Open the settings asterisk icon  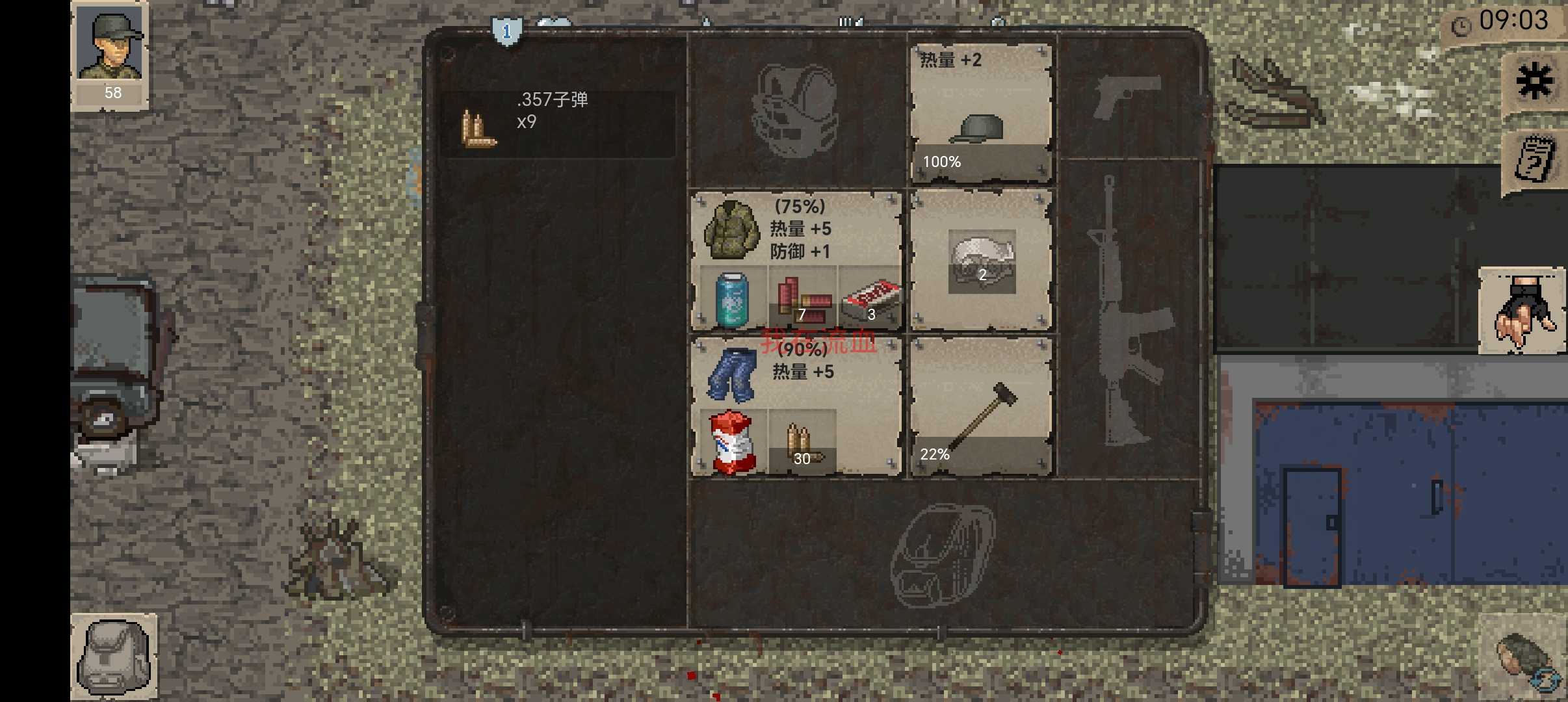[1535, 80]
